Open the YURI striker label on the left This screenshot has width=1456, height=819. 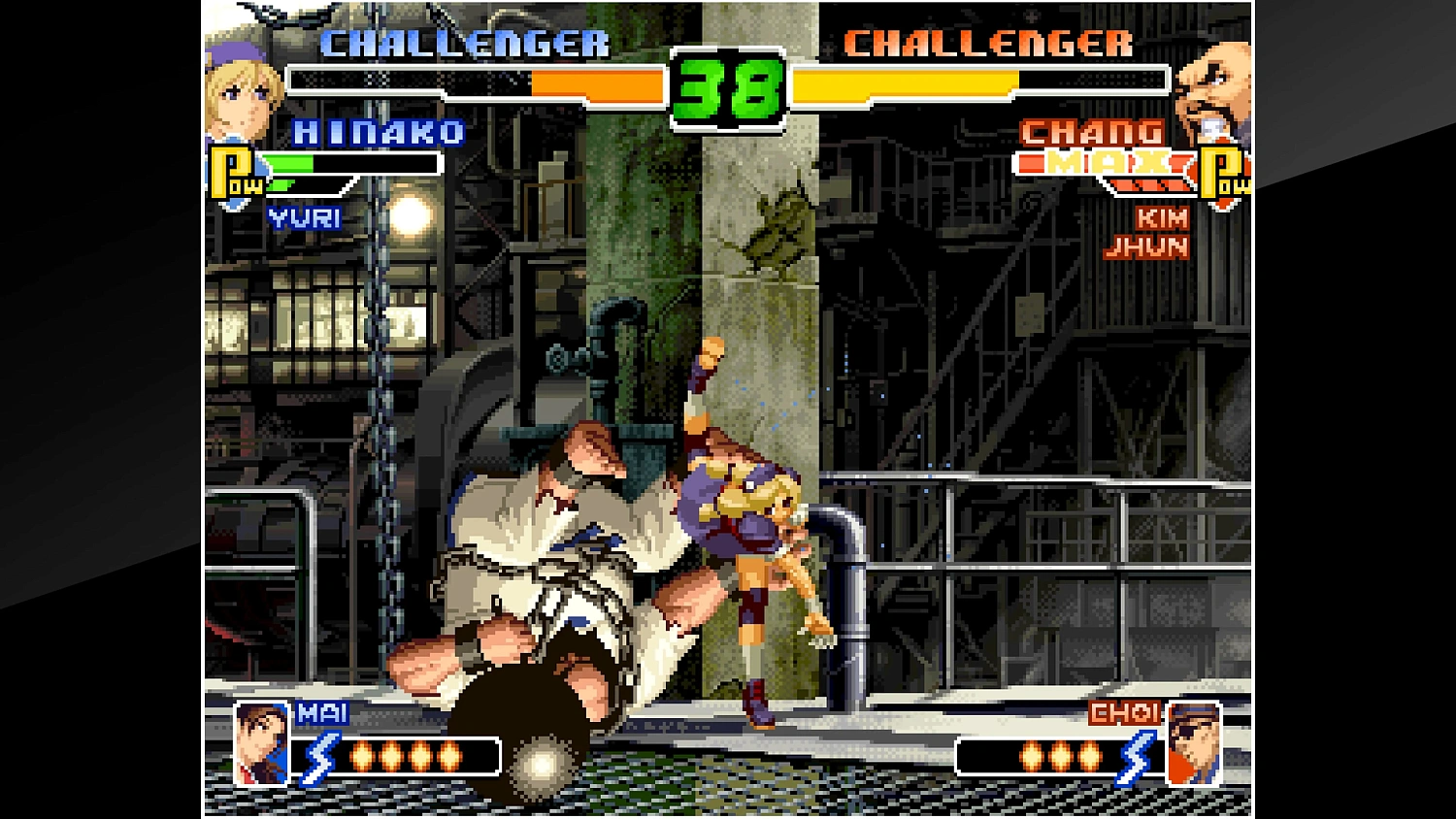point(304,215)
